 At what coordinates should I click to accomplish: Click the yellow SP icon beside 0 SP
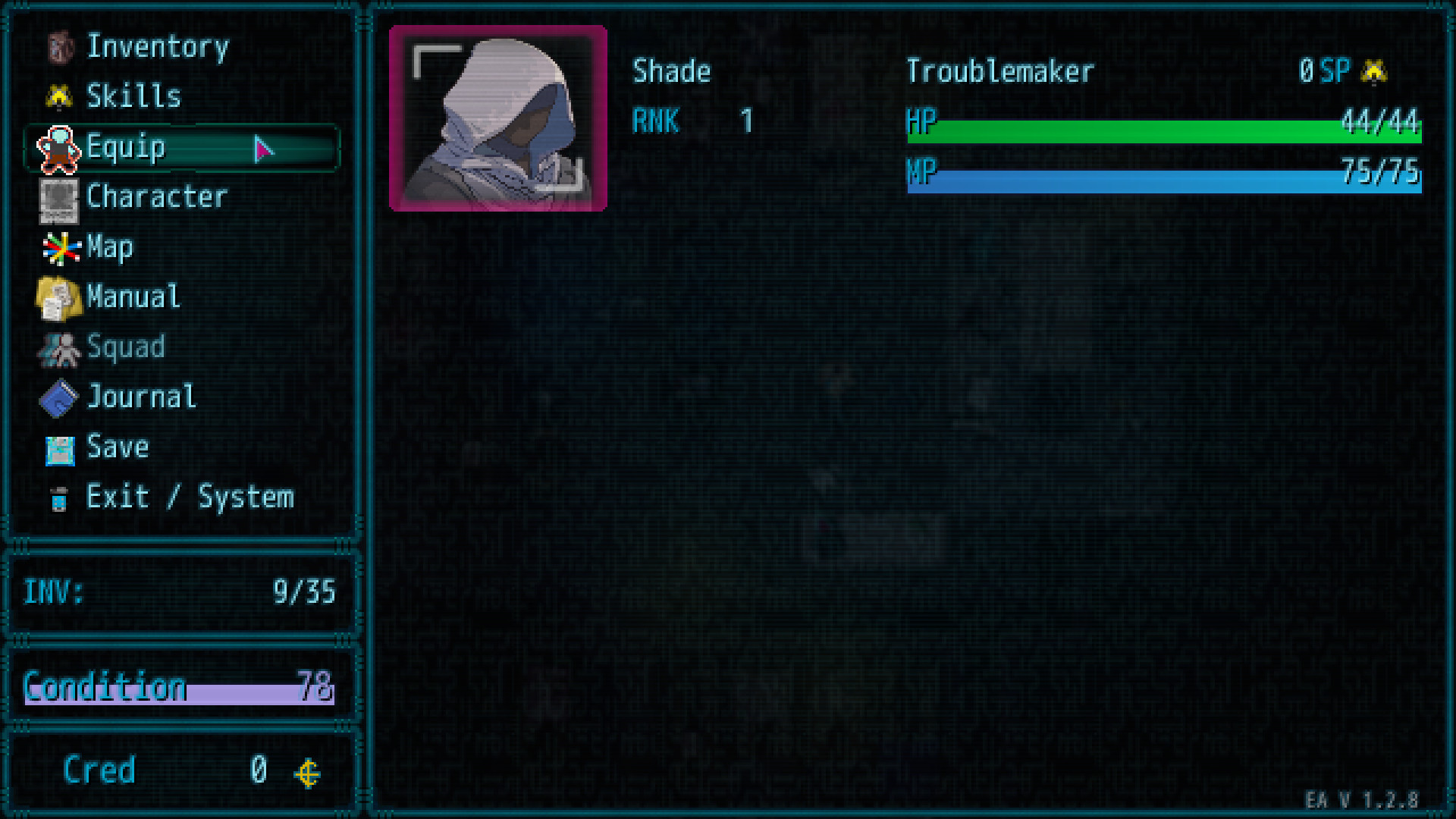pyautogui.click(x=1376, y=70)
